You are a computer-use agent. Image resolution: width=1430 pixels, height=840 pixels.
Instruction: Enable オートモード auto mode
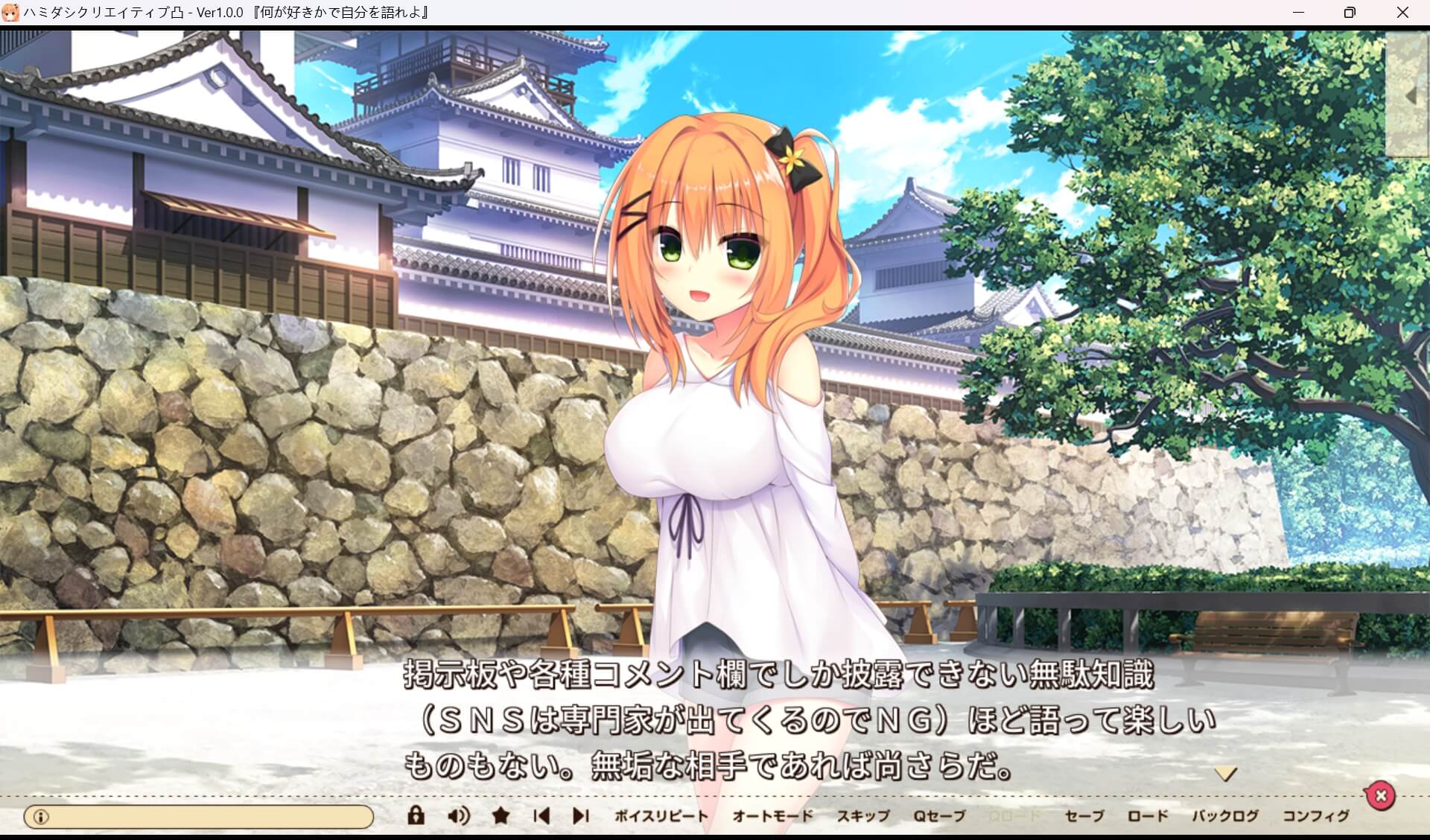pyautogui.click(x=772, y=816)
